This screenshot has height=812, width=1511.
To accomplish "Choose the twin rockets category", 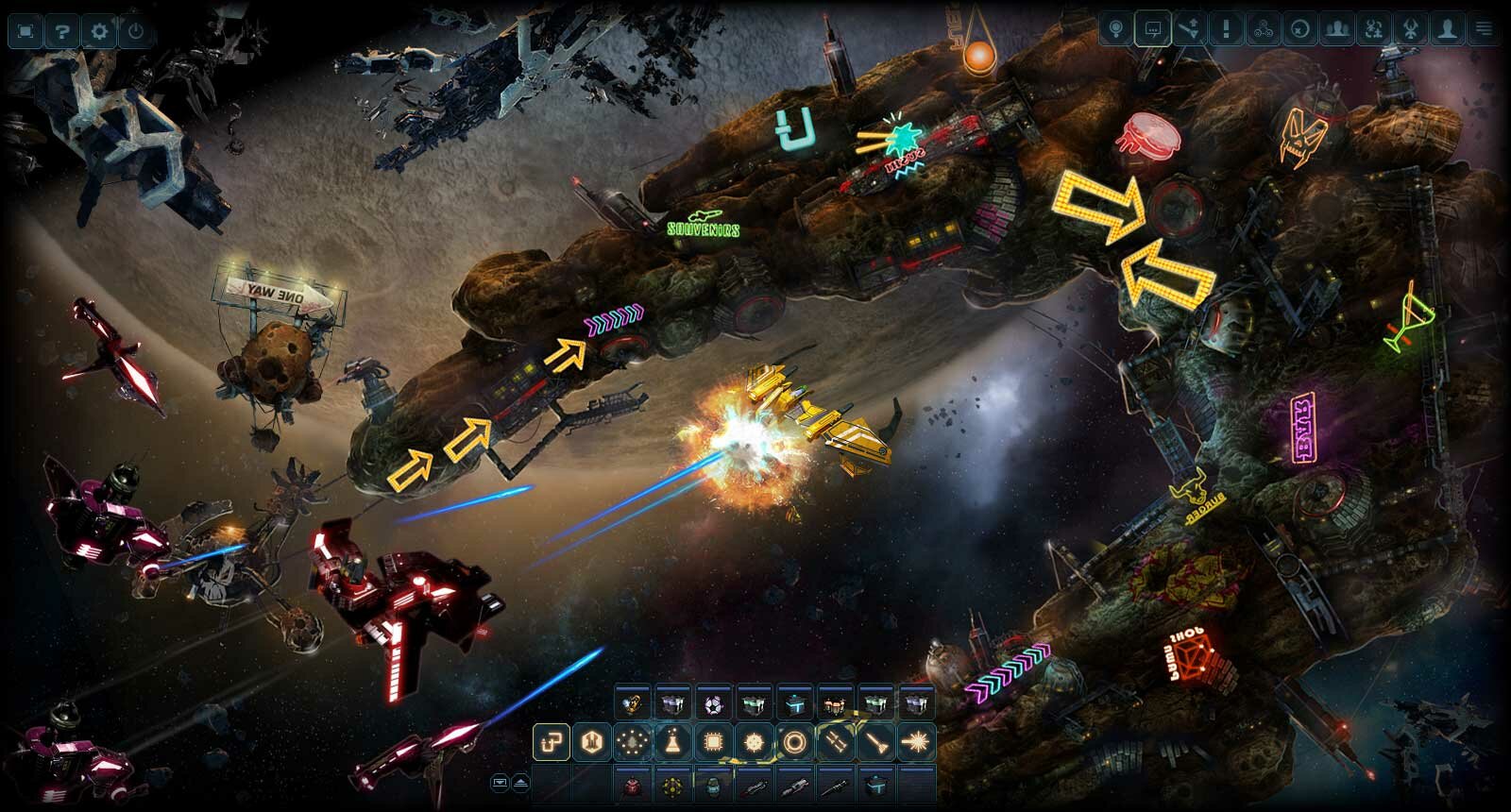I will pos(835,743).
